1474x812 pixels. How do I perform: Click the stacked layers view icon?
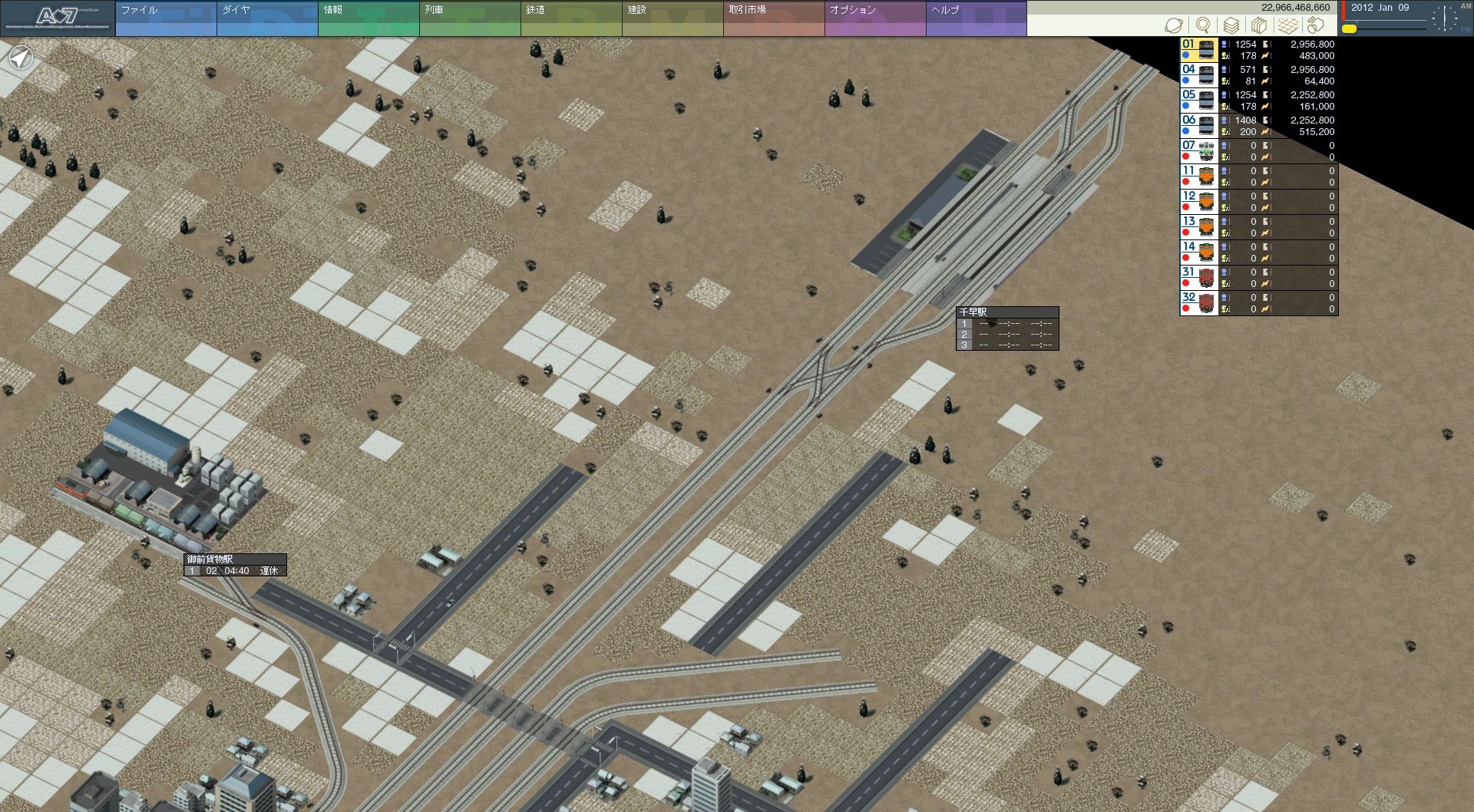click(x=1231, y=25)
